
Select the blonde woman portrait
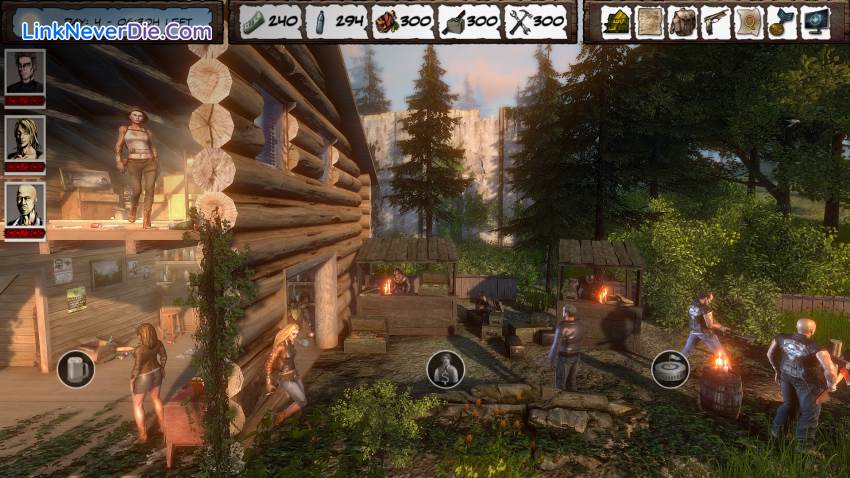tap(25, 139)
